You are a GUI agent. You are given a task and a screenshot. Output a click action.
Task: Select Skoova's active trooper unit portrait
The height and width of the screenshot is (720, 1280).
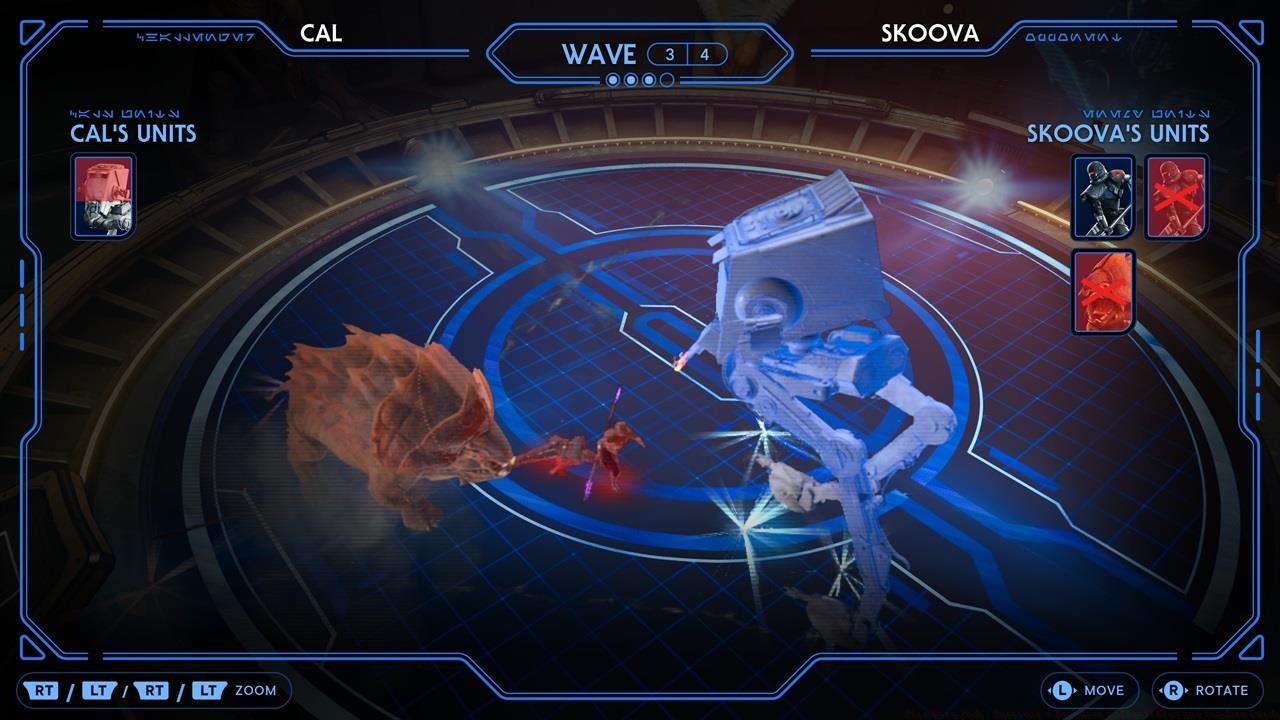pyautogui.click(x=1102, y=197)
